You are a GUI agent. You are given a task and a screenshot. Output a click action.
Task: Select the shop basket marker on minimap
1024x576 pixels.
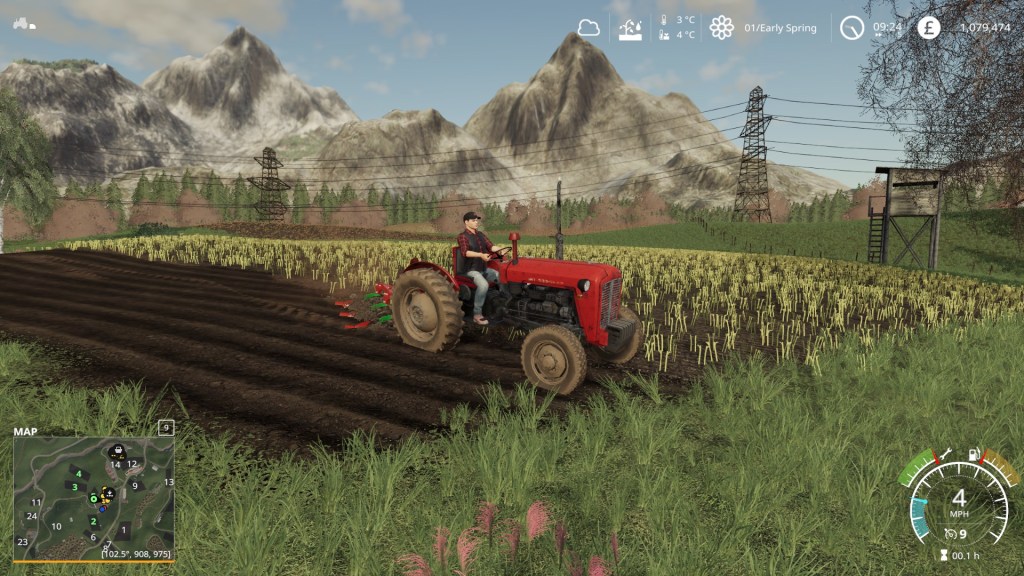[x=117, y=451]
